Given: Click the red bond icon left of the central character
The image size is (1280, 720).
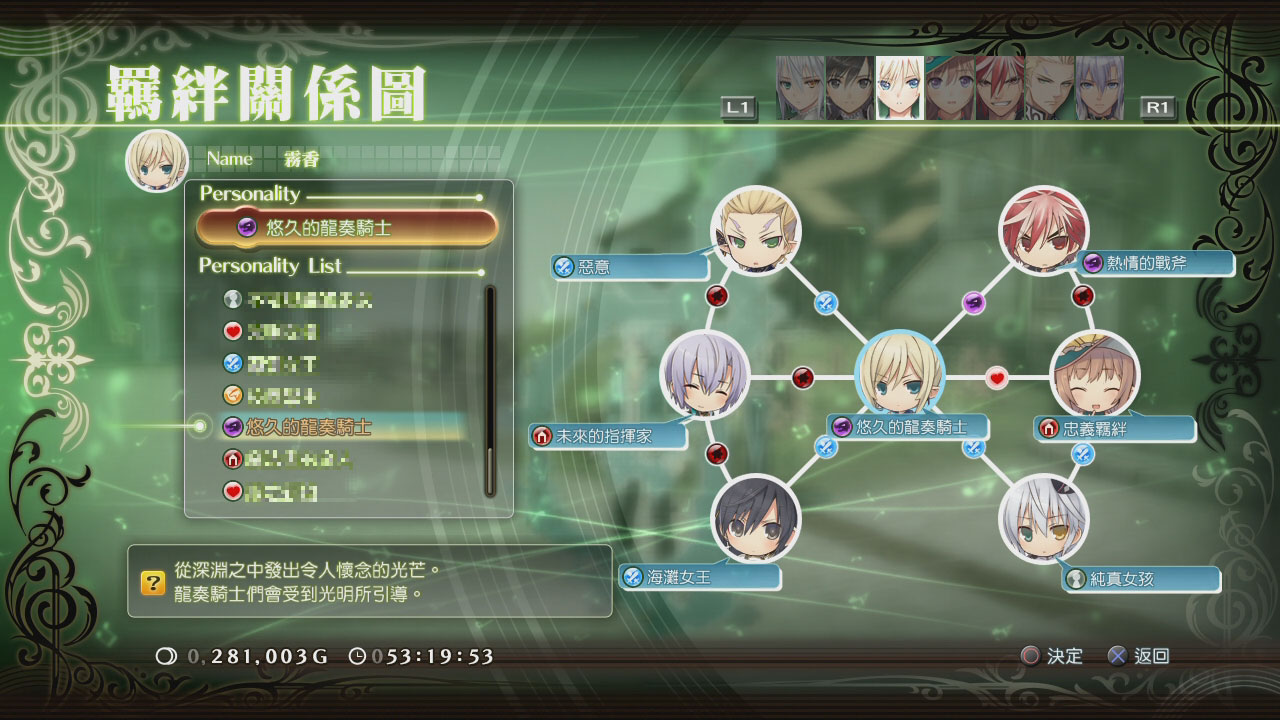Looking at the screenshot, I should click(x=803, y=376).
